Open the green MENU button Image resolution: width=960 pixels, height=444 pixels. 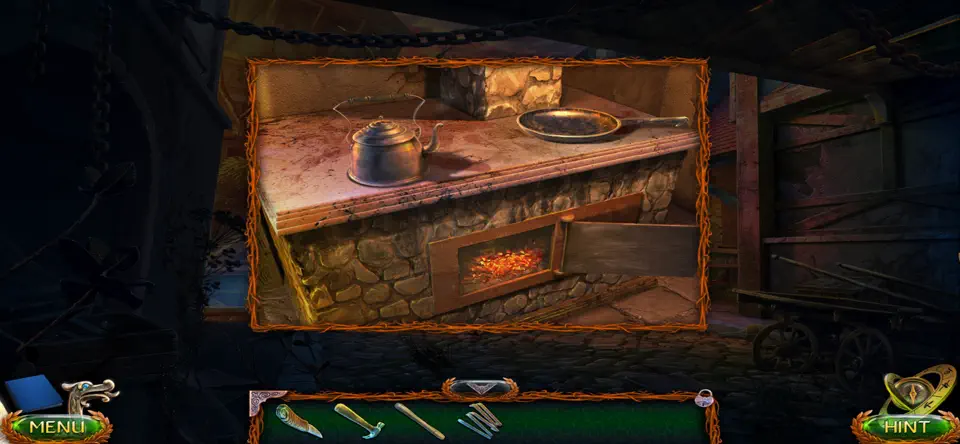click(x=56, y=427)
